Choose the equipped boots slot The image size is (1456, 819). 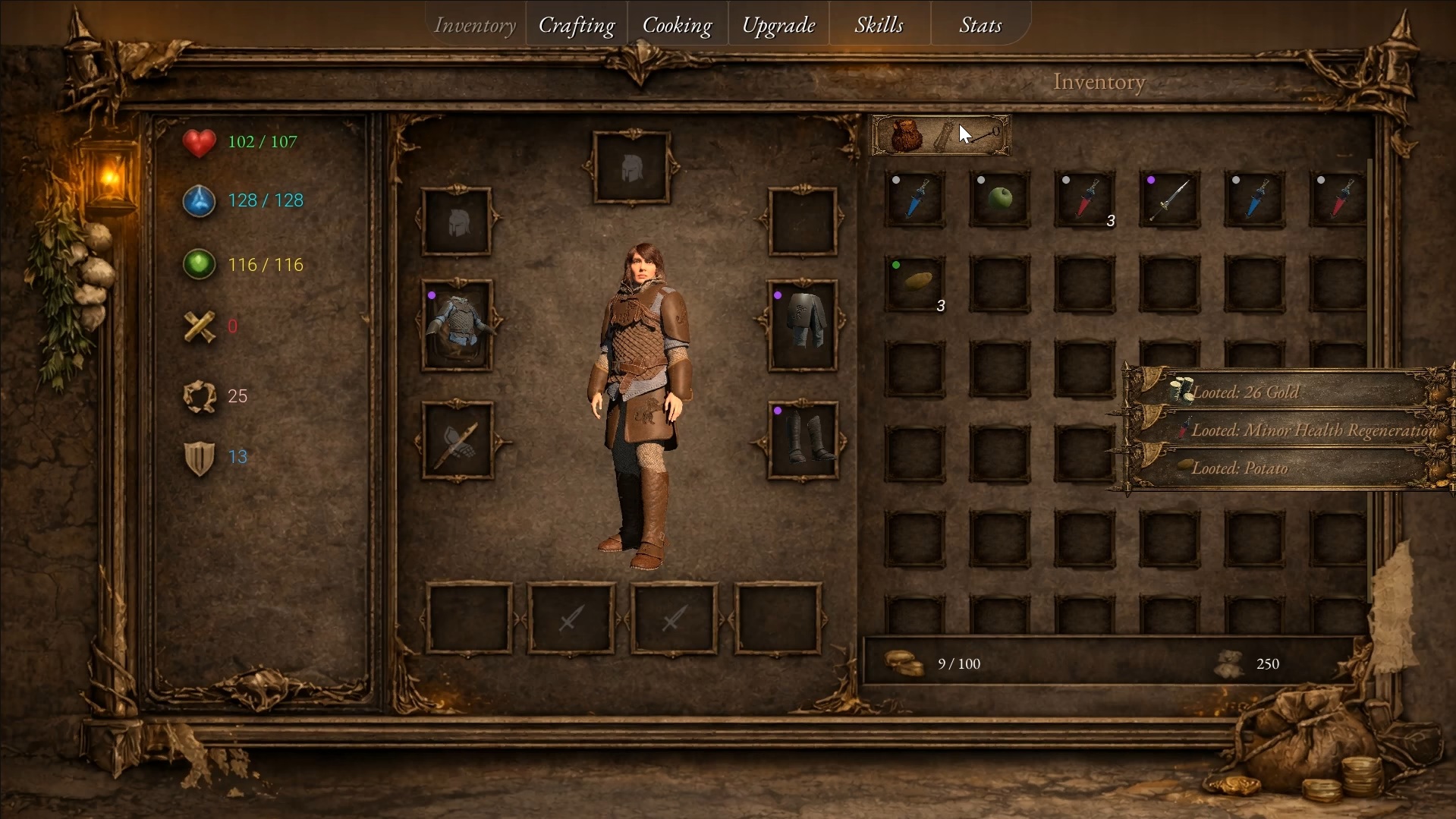(x=803, y=440)
